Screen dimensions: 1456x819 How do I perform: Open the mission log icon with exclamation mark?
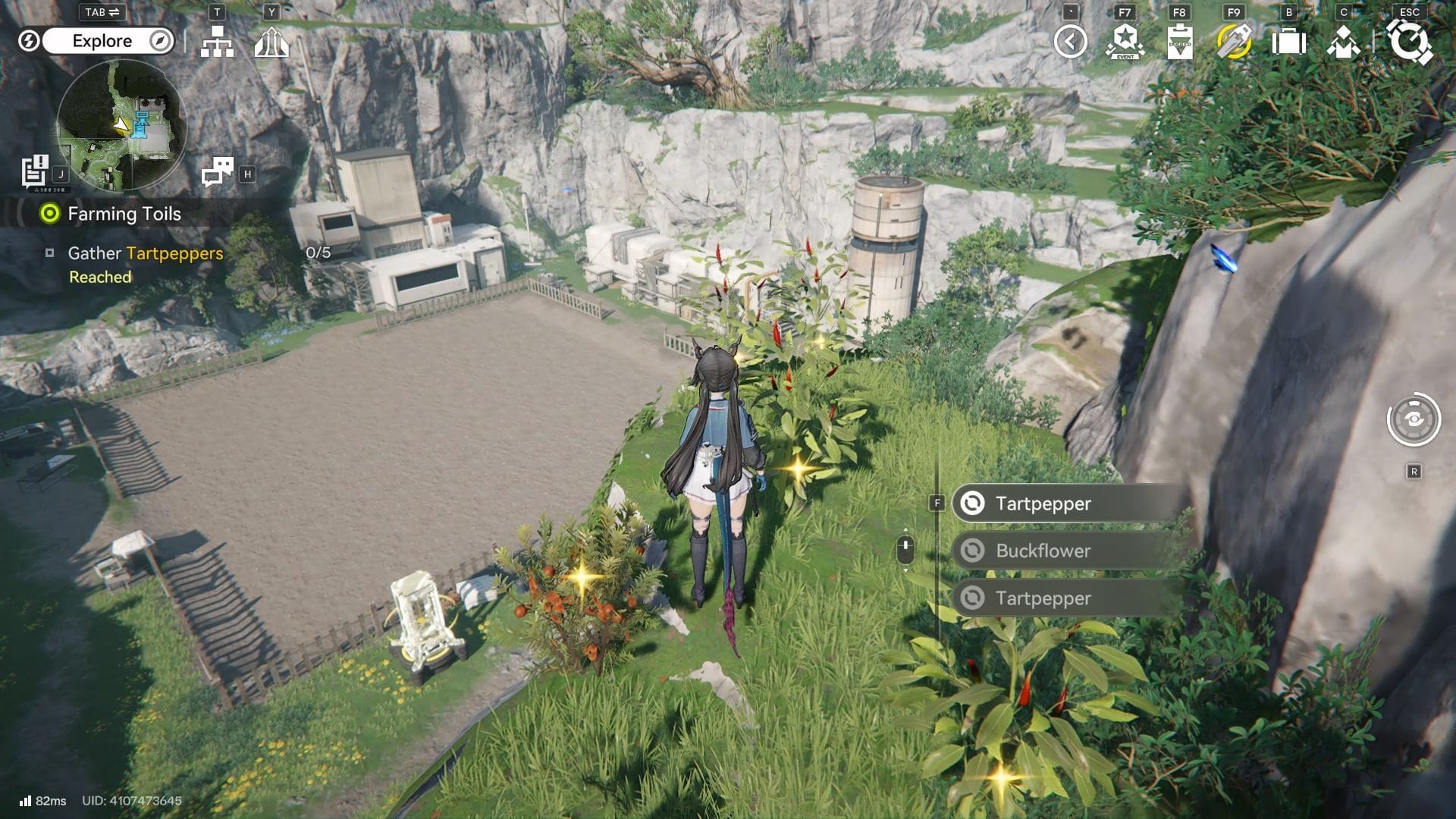point(35,171)
